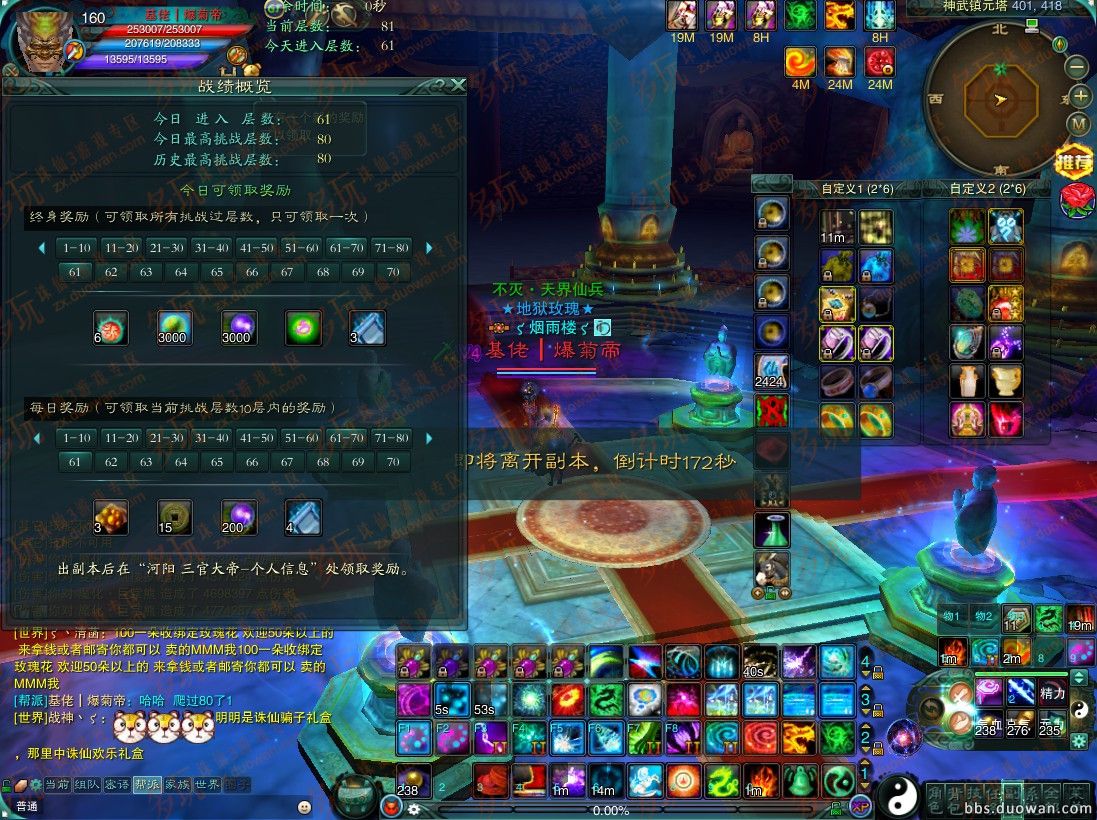
Task: Open the world map with M button
Action: coord(1078,124)
